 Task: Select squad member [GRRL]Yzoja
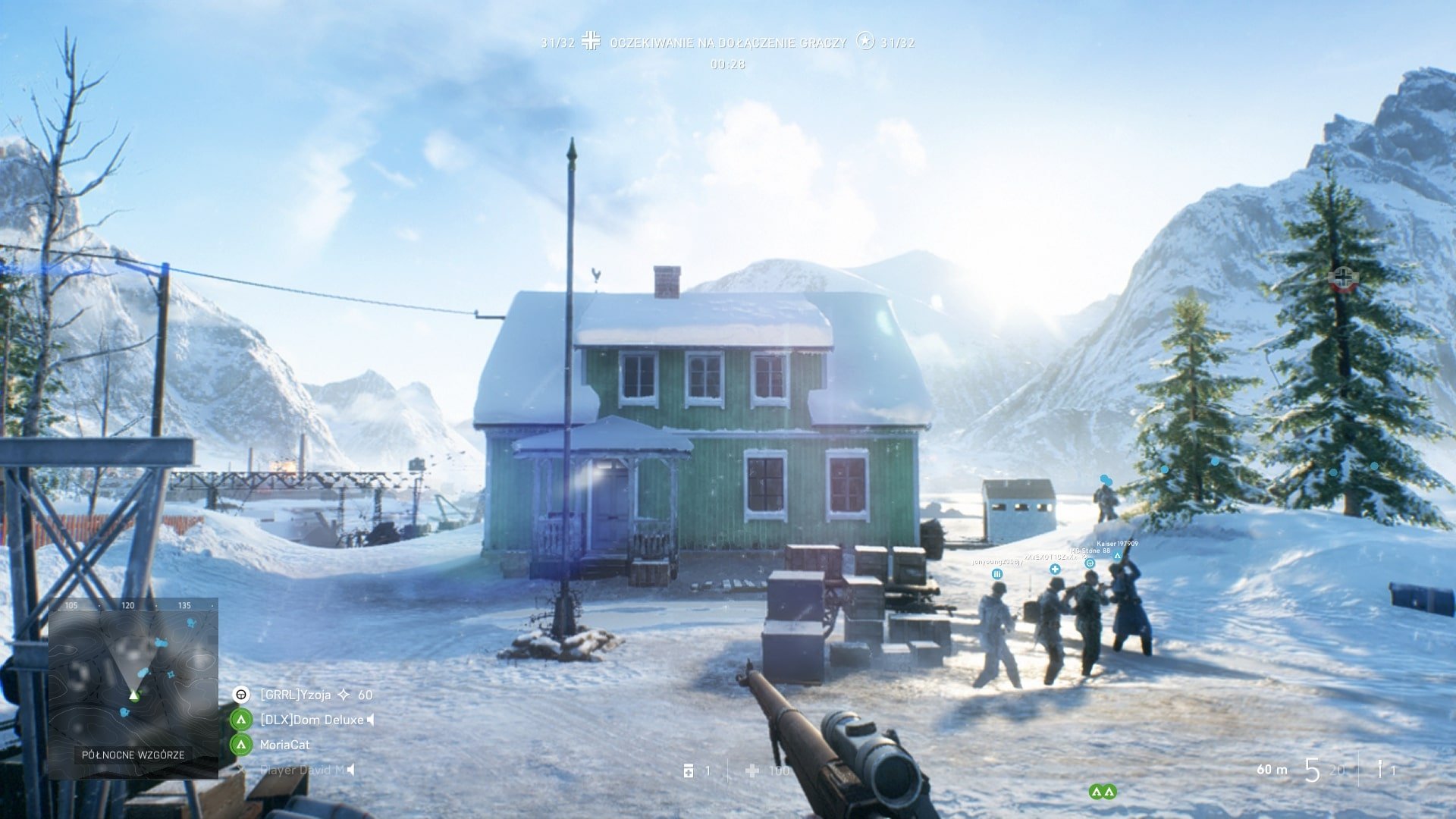point(295,695)
